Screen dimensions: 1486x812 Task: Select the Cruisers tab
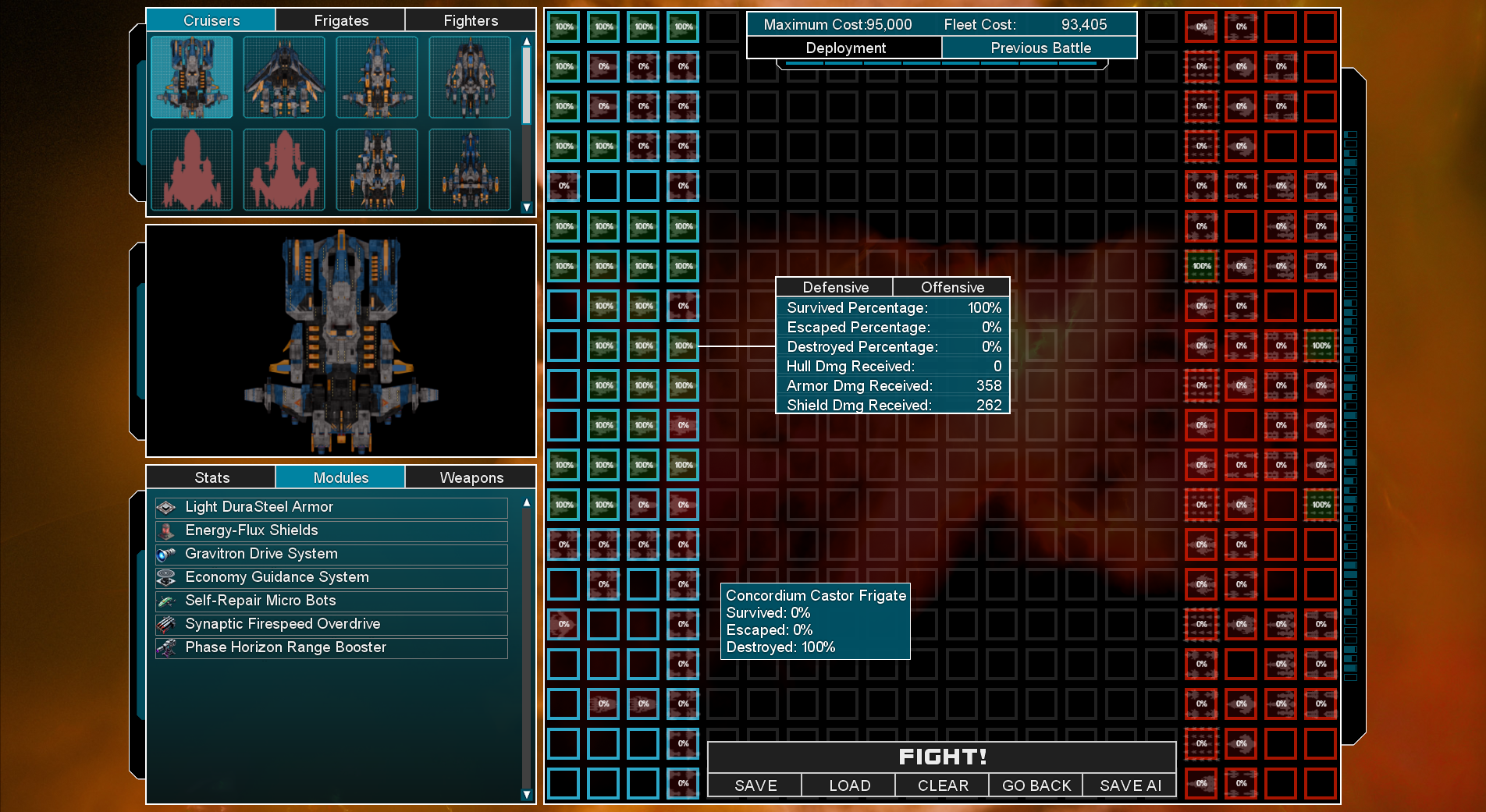click(211, 20)
